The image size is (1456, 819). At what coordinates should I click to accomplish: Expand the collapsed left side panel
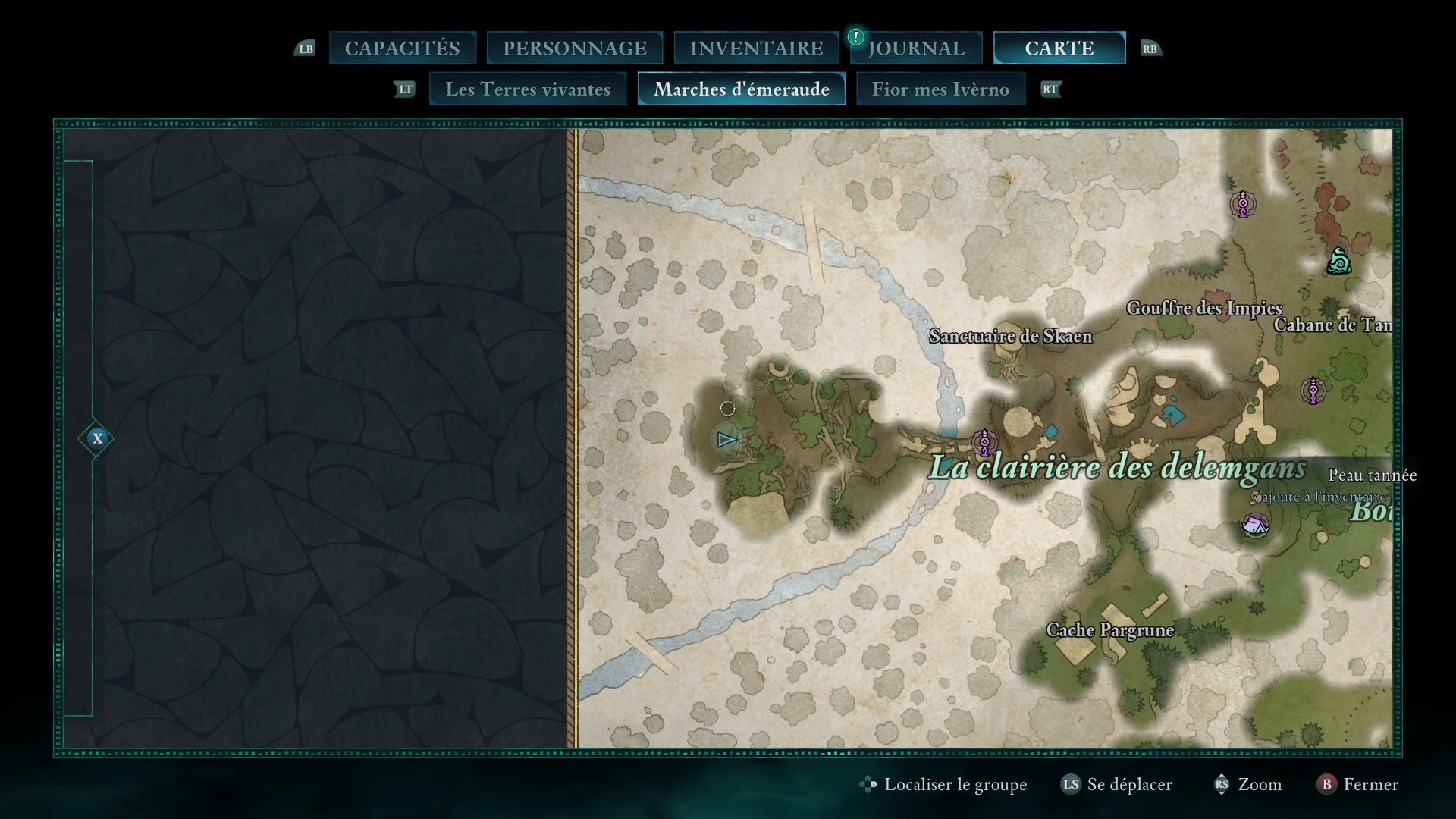coord(97,438)
